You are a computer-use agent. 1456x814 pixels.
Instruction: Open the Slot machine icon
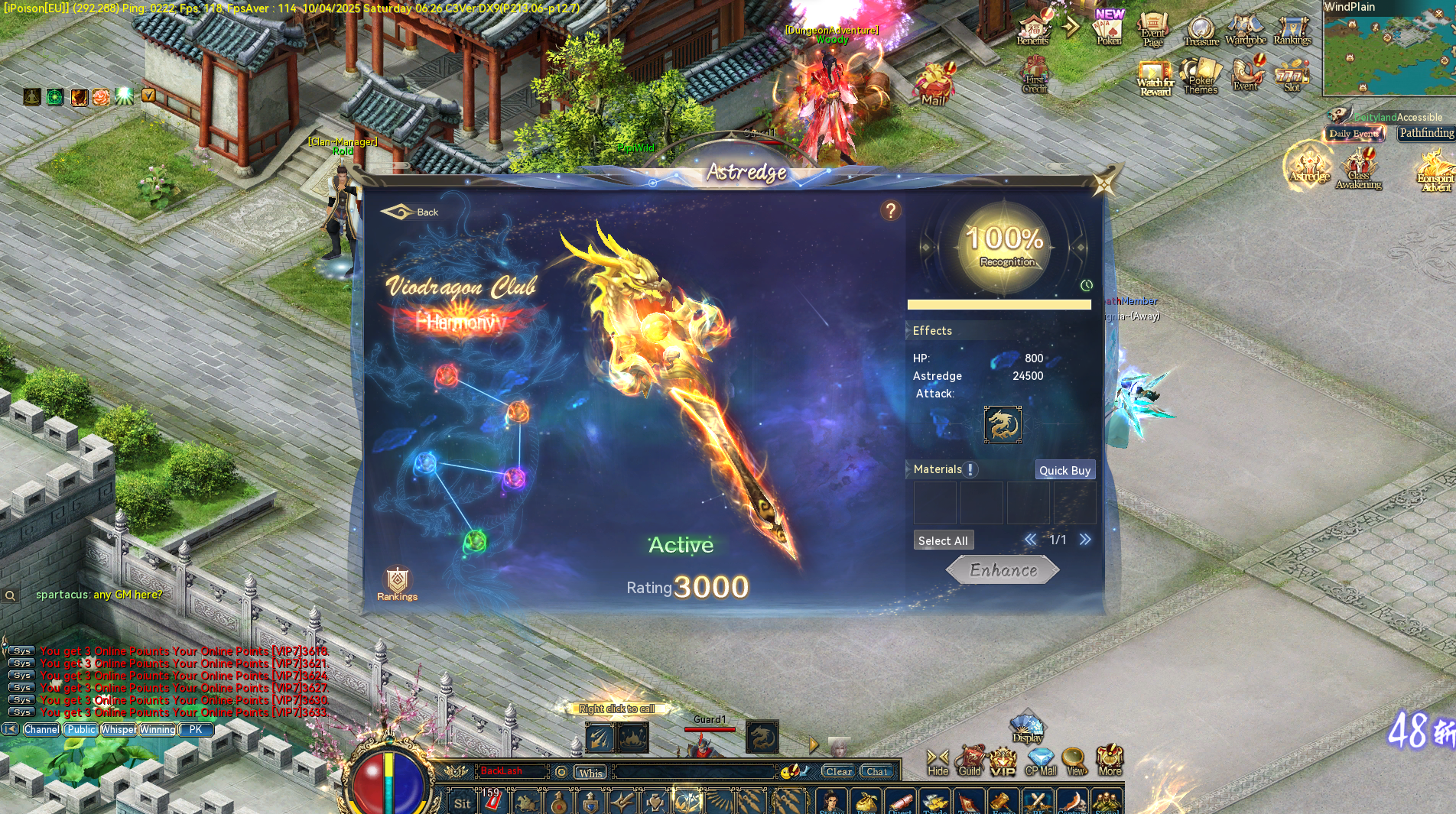1292,76
